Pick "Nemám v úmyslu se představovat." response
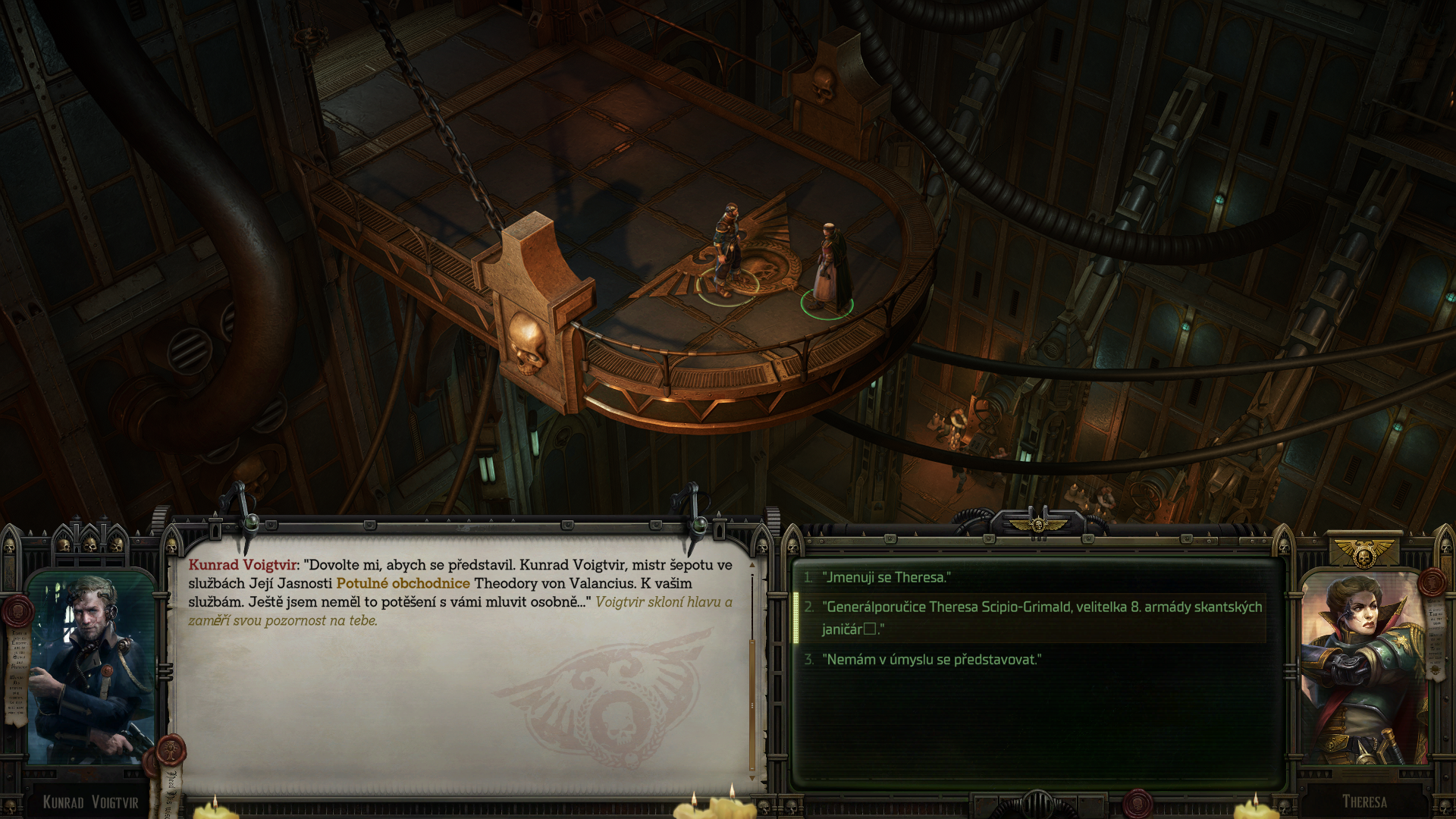The image size is (1456, 819). click(x=933, y=660)
